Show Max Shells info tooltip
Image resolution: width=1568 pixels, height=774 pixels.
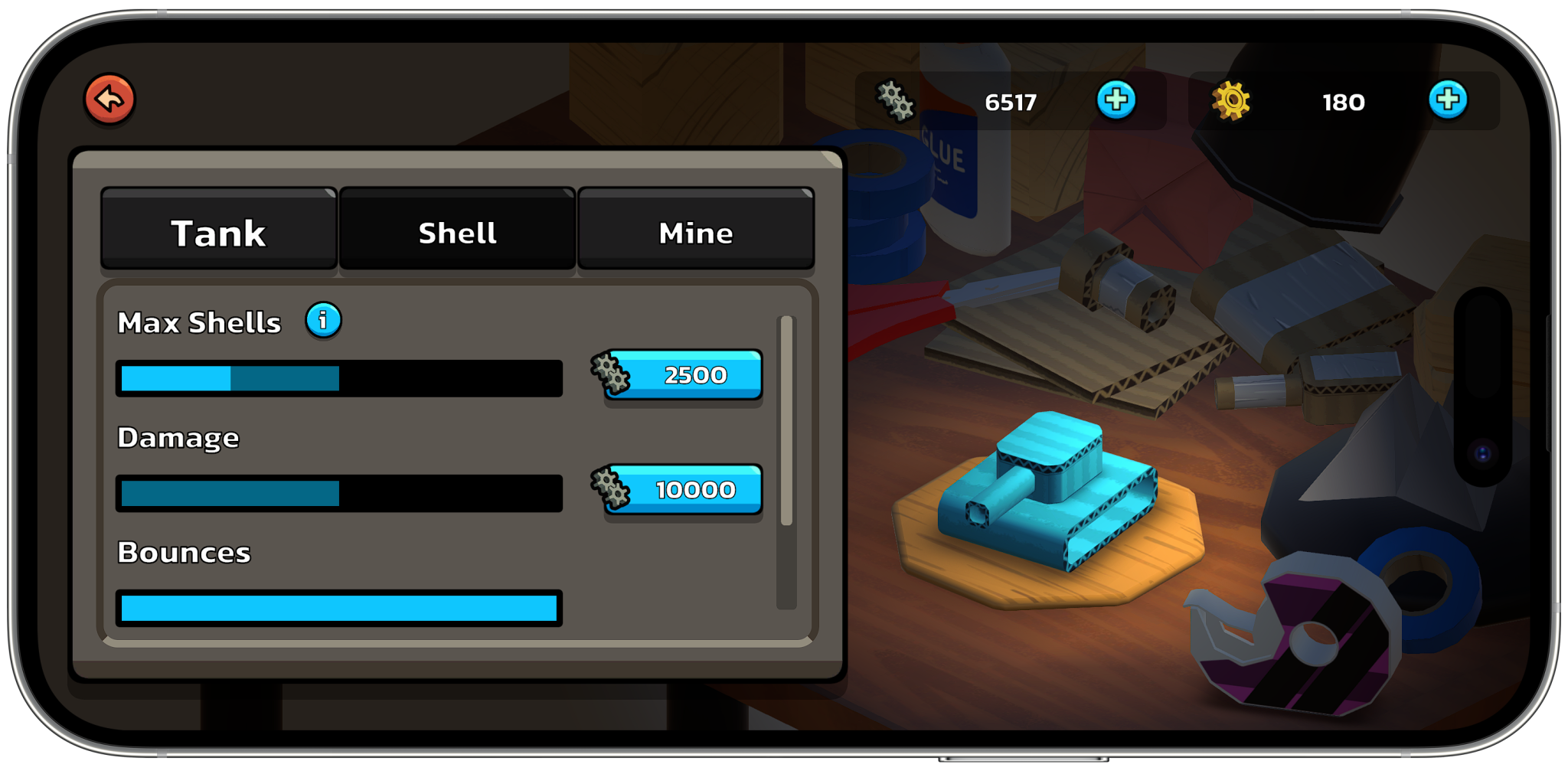pyautogui.click(x=323, y=320)
